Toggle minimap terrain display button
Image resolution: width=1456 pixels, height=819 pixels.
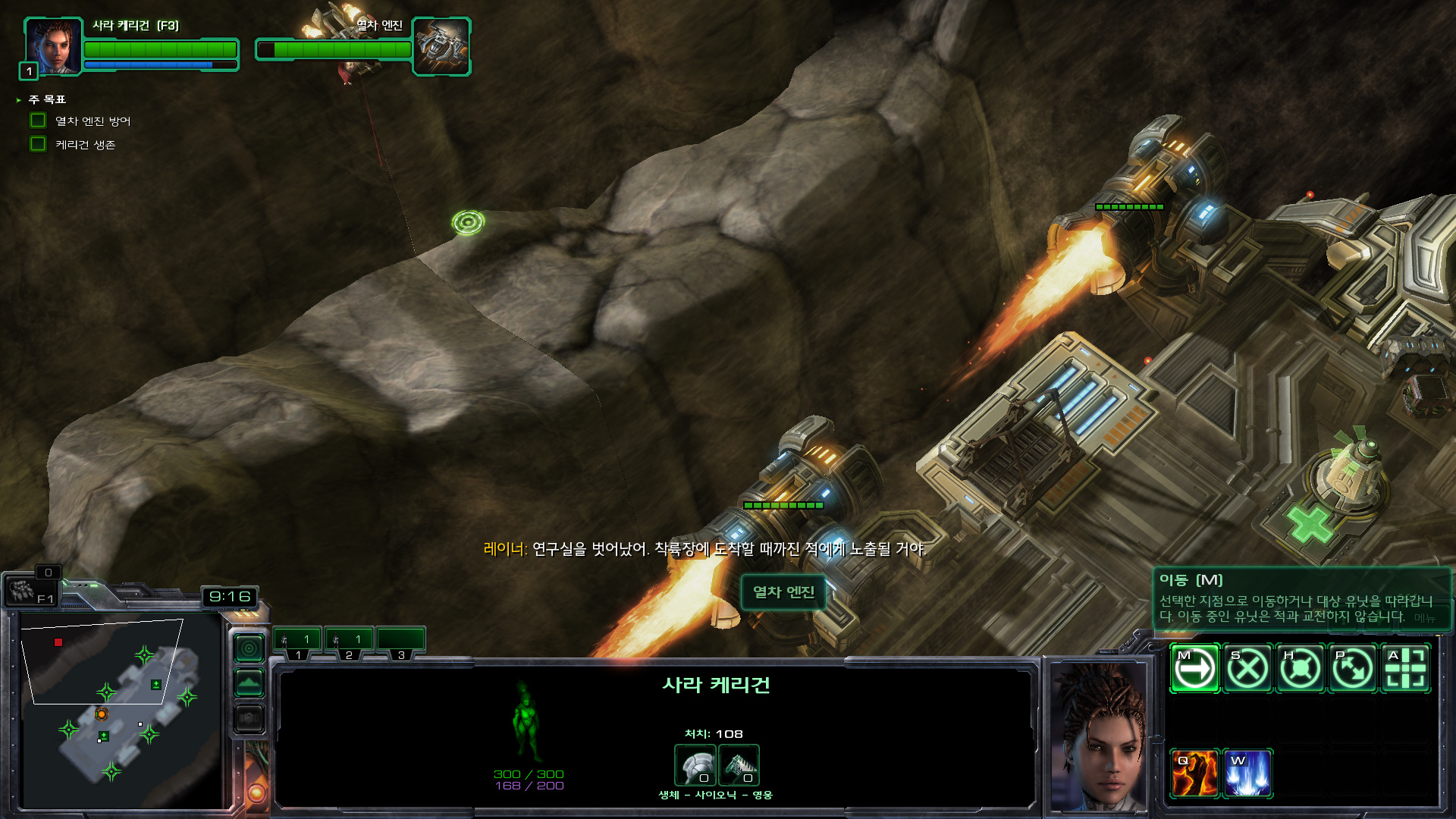(249, 683)
